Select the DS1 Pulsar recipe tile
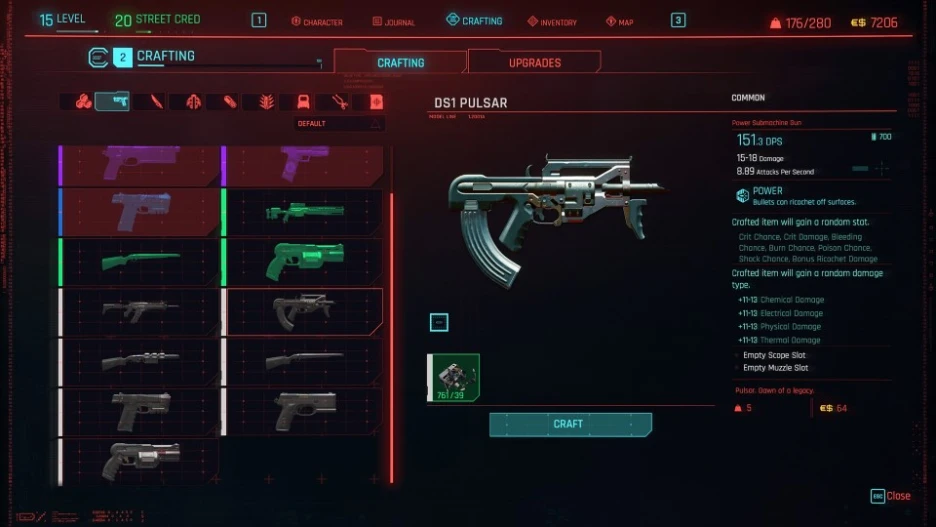This screenshot has width=936, height=527. click(x=305, y=311)
